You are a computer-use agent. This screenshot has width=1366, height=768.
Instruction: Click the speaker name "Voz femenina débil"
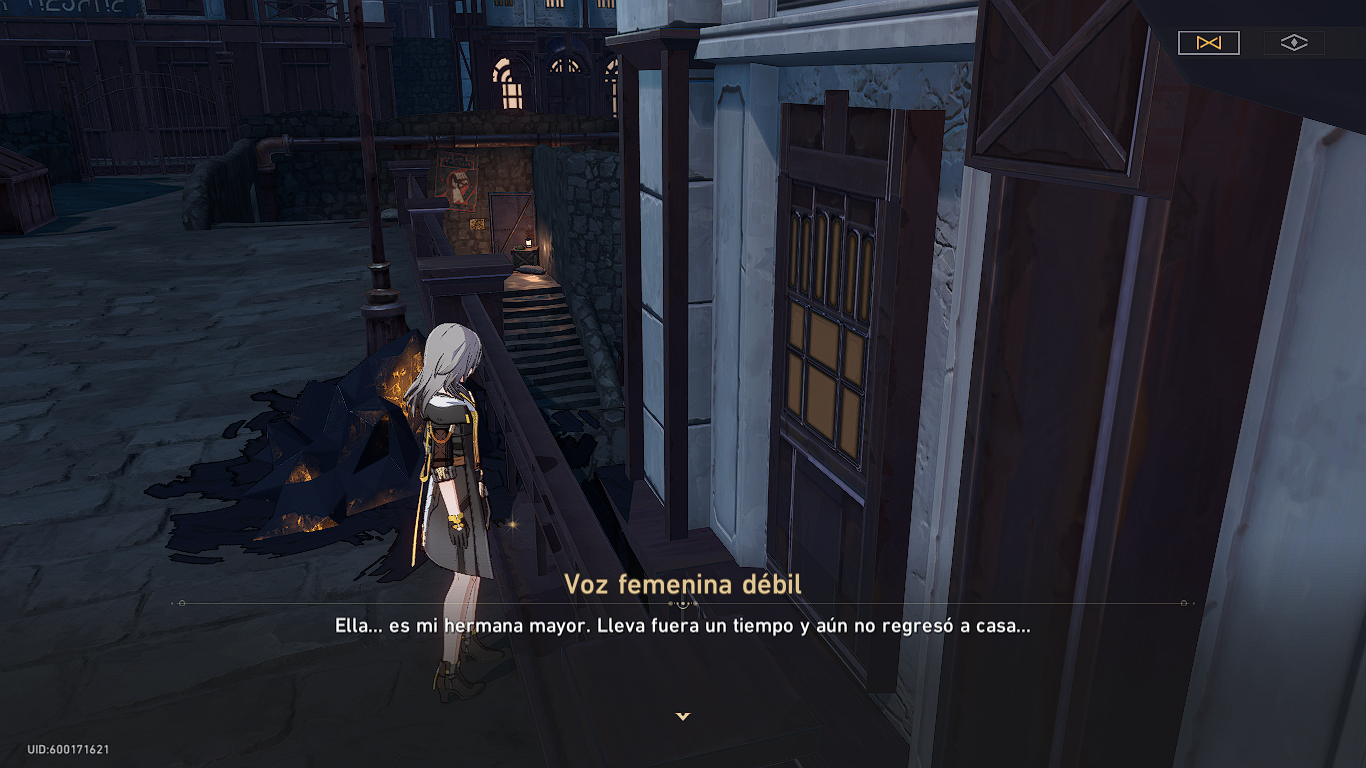[x=683, y=583]
